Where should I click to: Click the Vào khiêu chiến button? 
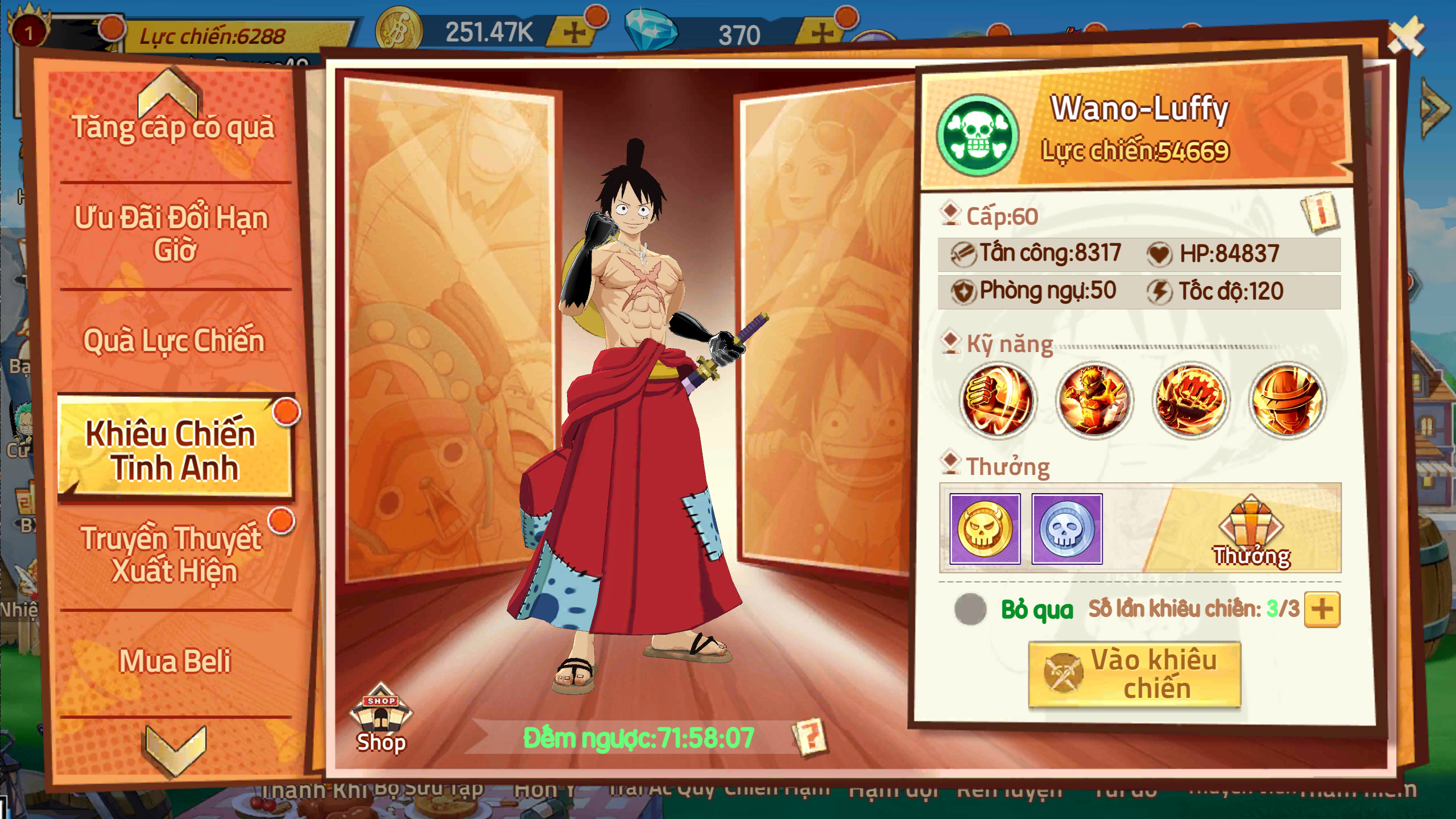[1134, 675]
